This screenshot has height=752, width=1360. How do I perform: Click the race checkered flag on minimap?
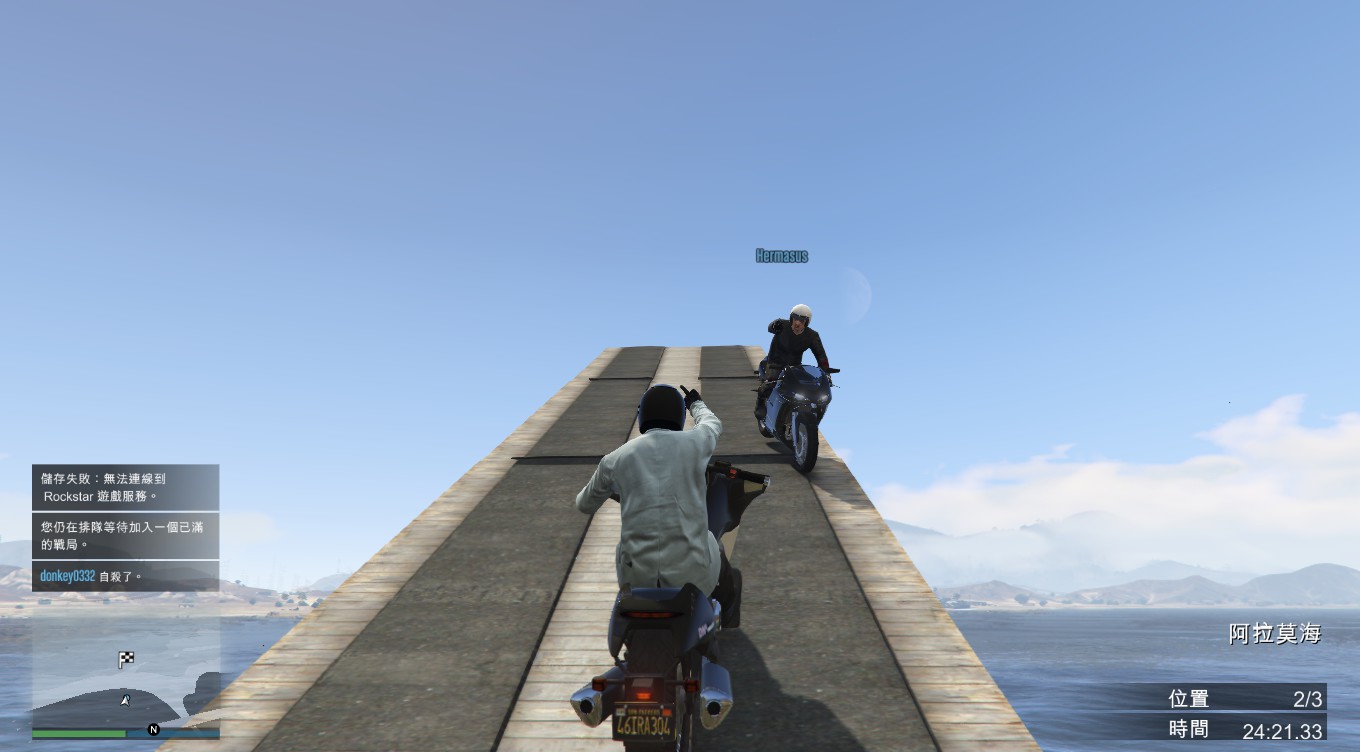[126, 659]
